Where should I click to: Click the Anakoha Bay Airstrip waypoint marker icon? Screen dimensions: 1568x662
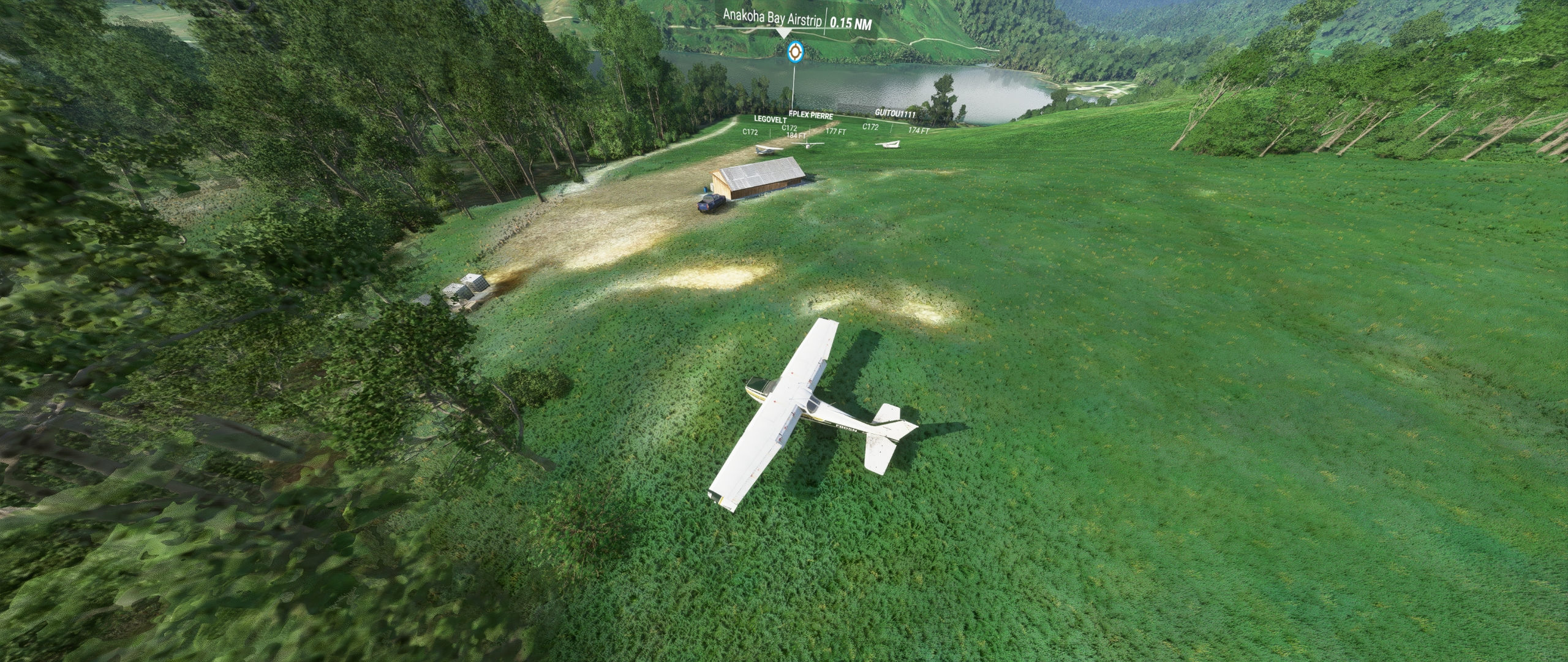[x=794, y=52]
